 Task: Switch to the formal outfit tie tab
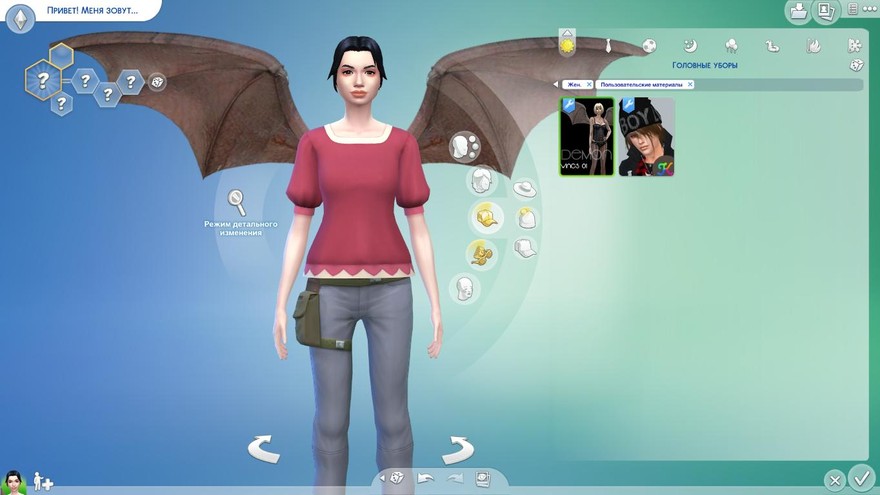coord(609,45)
